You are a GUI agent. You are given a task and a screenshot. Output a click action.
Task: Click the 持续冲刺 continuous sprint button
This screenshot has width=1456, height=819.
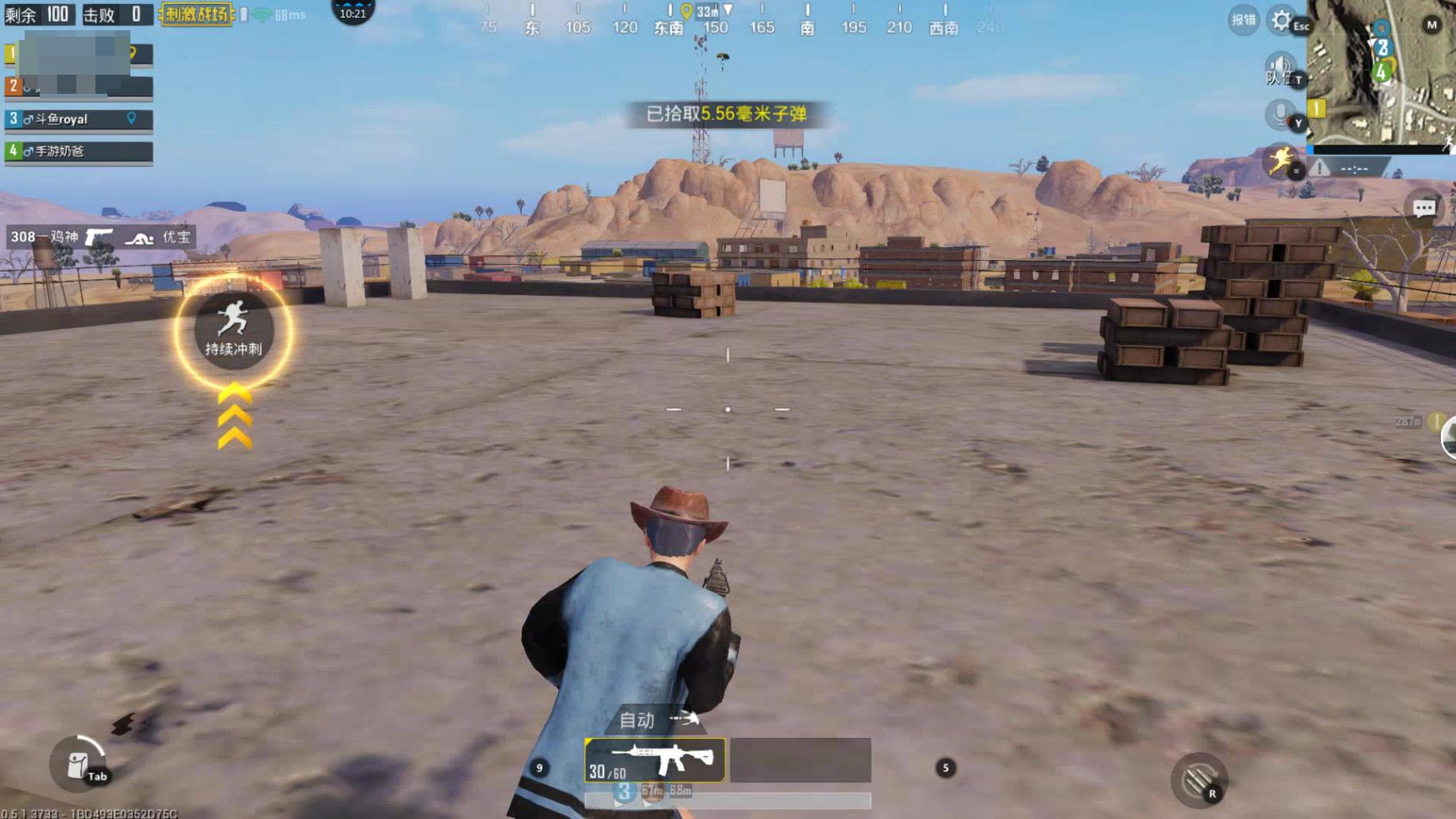click(x=233, y=331)
